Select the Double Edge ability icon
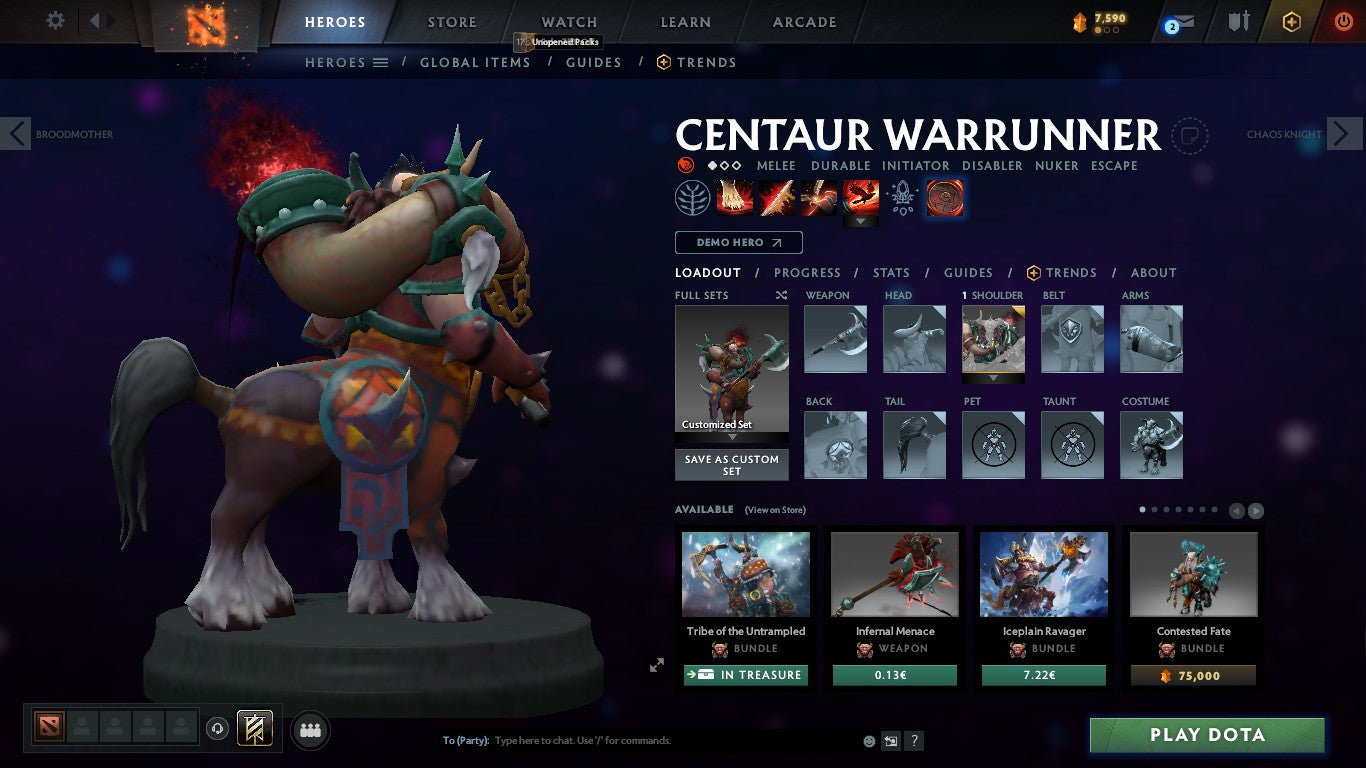 (x=777, y=197)
